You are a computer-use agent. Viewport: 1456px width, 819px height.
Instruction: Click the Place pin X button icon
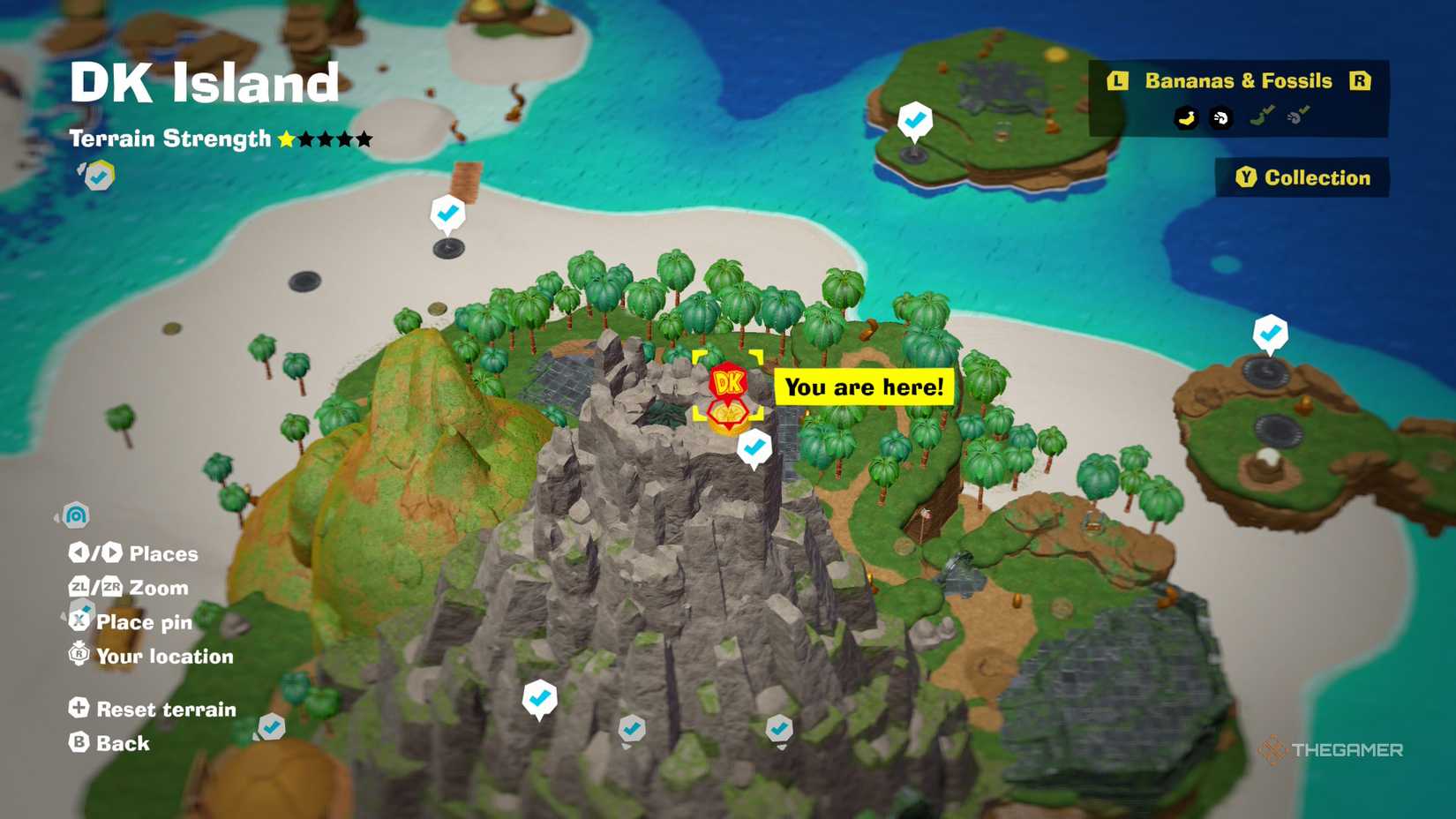tap(79, 620)
